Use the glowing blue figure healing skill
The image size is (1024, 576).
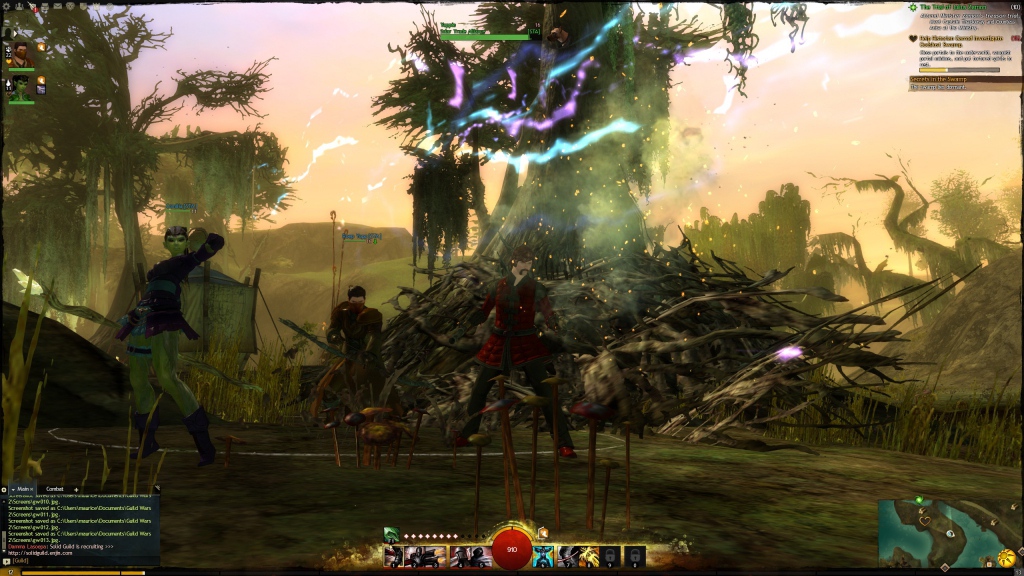[x=543, y=556]
